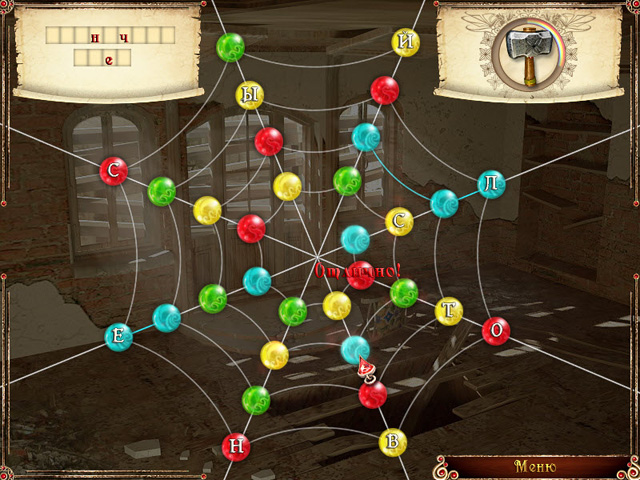This screenshot has height=480, width=640.
Task: Select the red ball with letter С
Action: (x=114, y=171)
